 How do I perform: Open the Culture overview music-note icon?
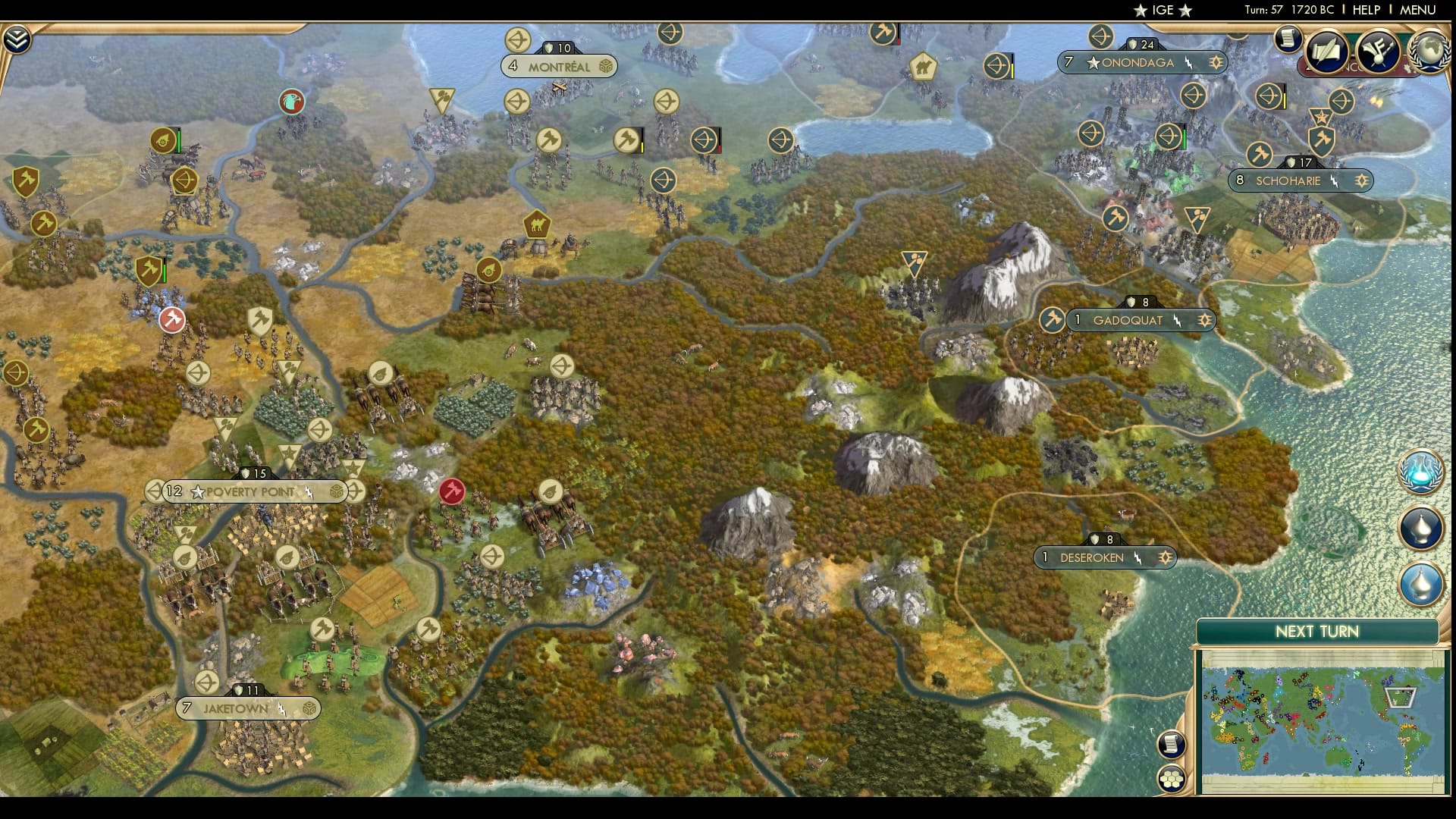coord(1377,51)
